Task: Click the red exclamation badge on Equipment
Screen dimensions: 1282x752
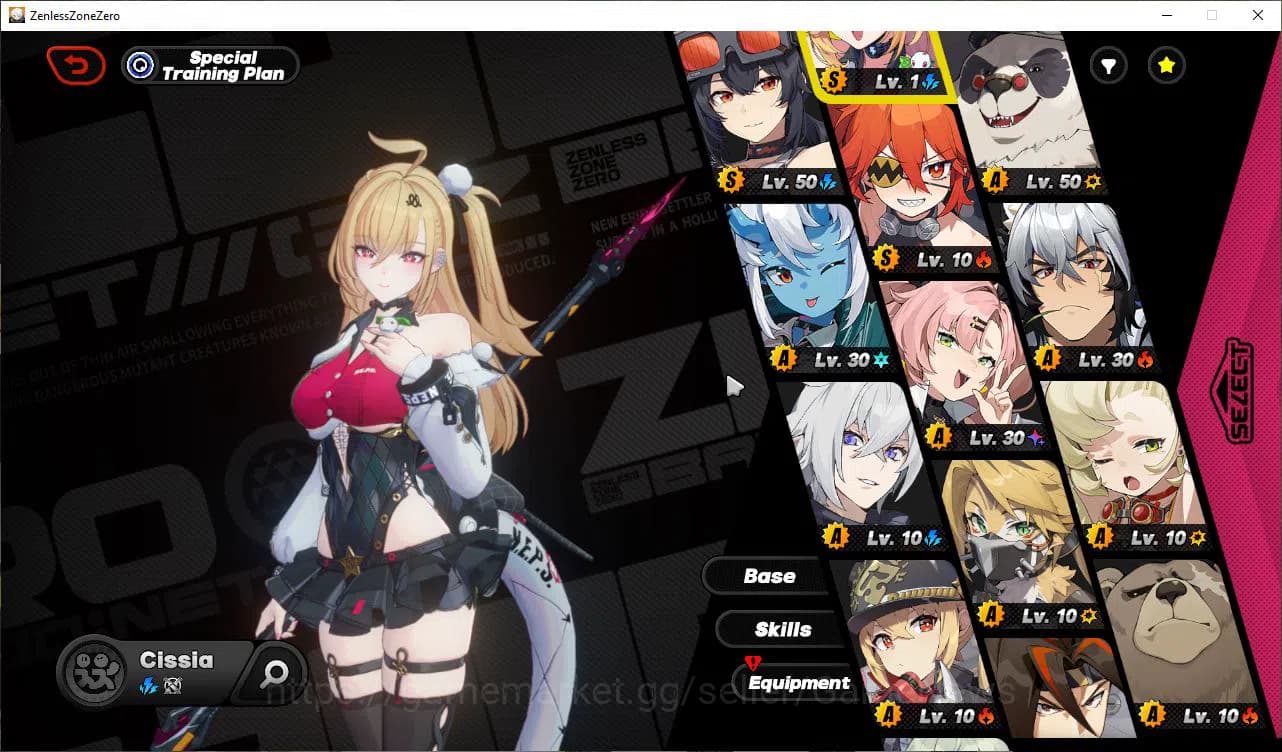Action: point(751,661)
